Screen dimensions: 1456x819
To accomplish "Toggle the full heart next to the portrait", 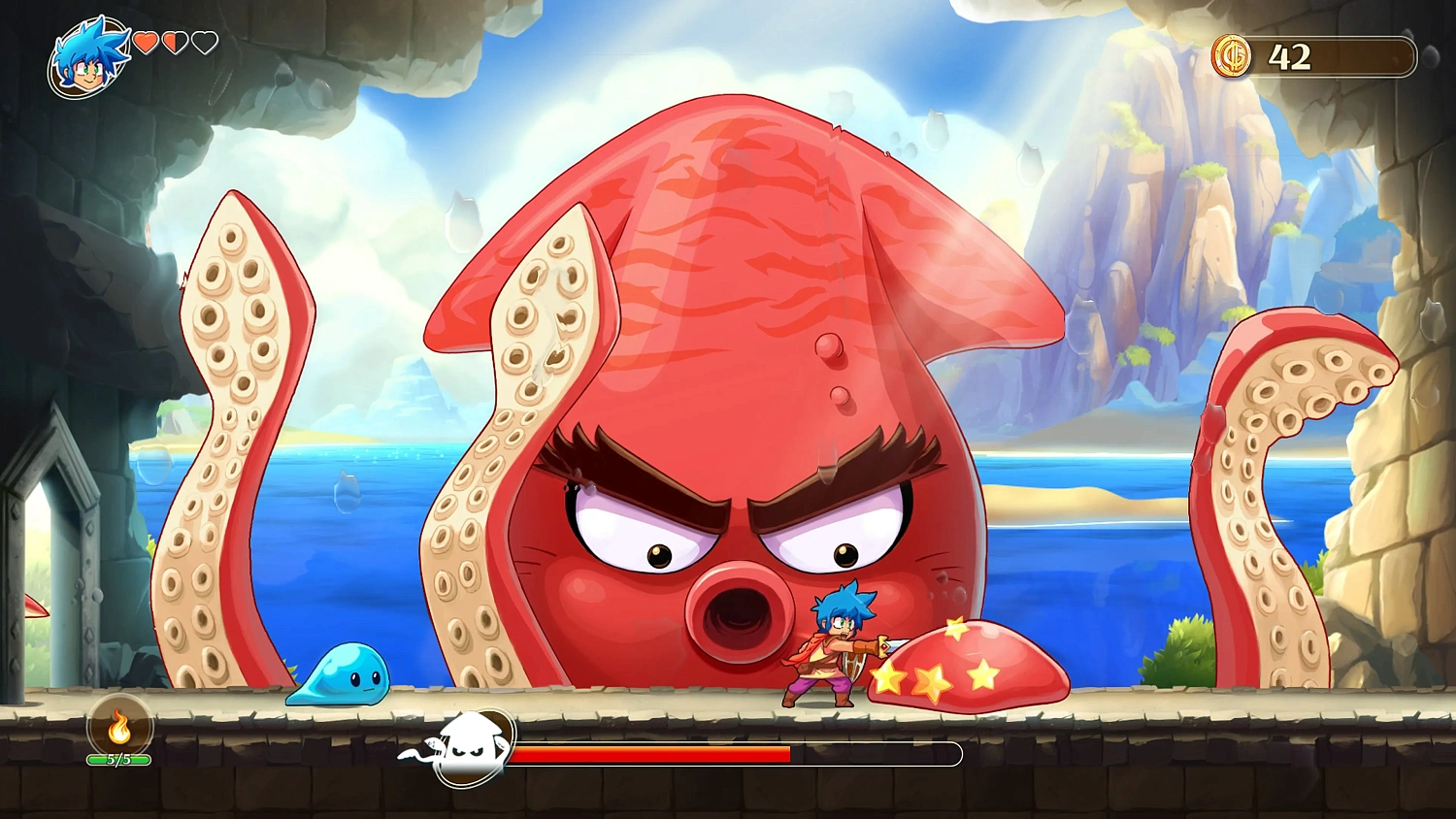I will tap(148, 43).
